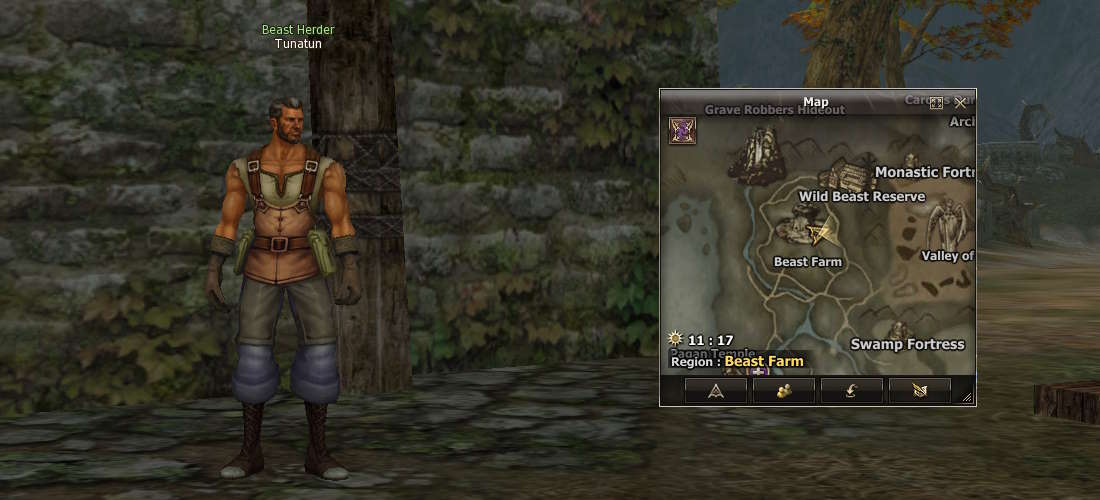Select Monastic Fortress on the map
The width and height of the screenshot is (1100, 500).
(924, 172)
